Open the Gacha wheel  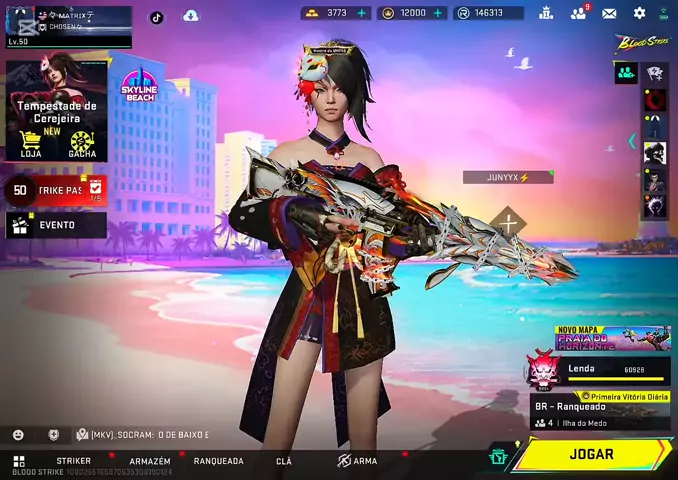82,143
